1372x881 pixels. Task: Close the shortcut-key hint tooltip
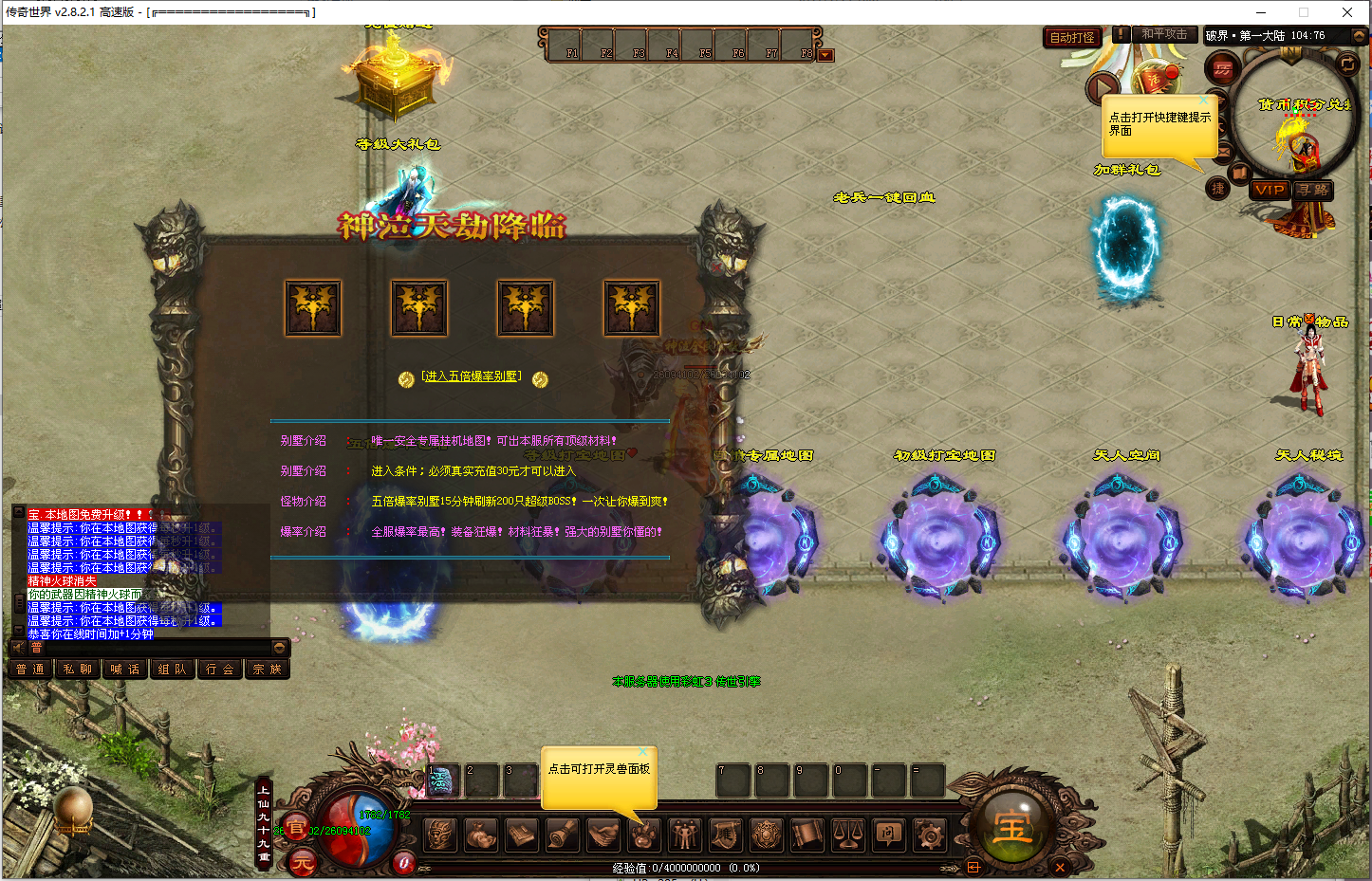[x=1204, y=100]
